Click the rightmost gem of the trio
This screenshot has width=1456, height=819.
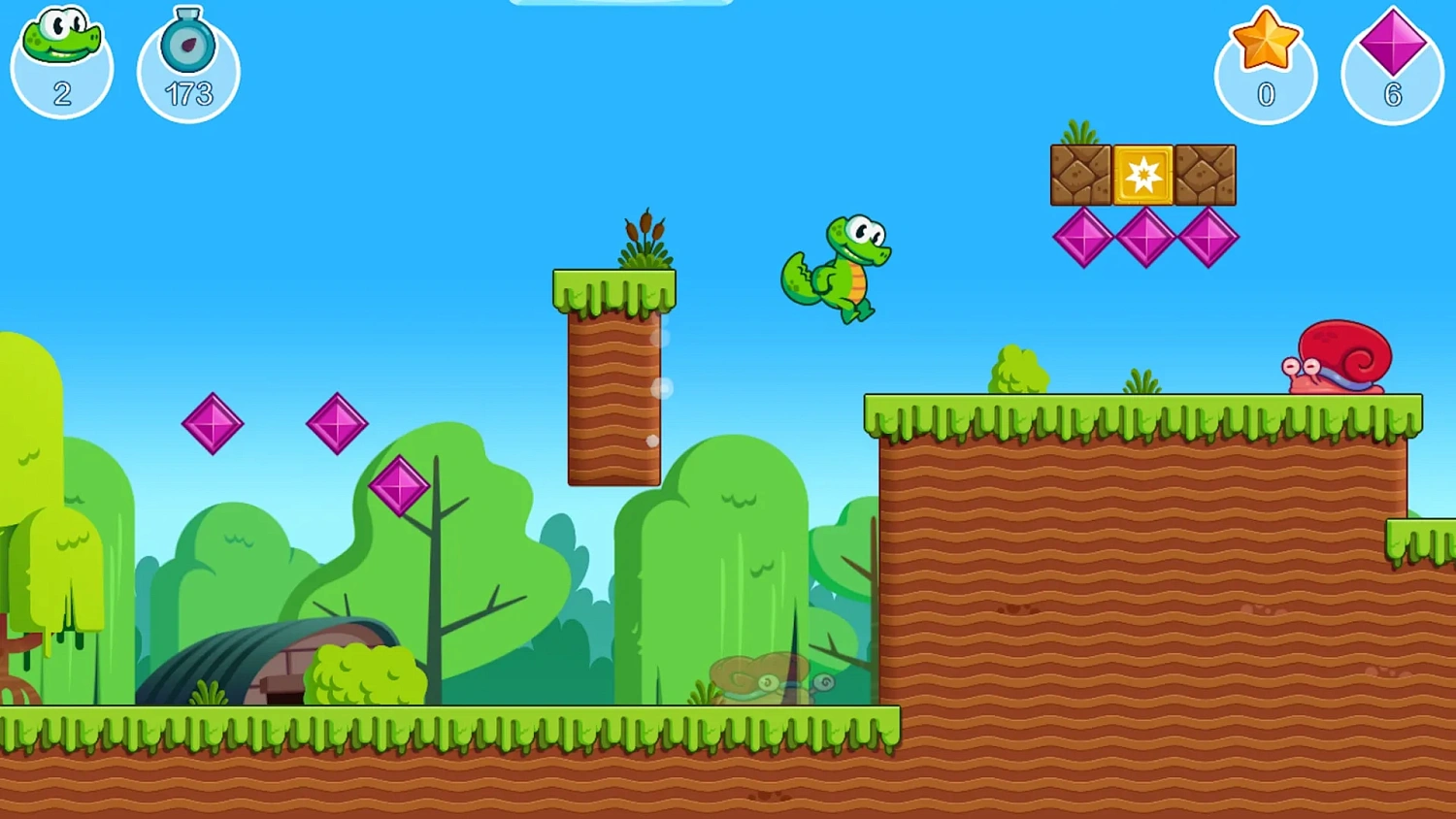[x=1209, y=235]
